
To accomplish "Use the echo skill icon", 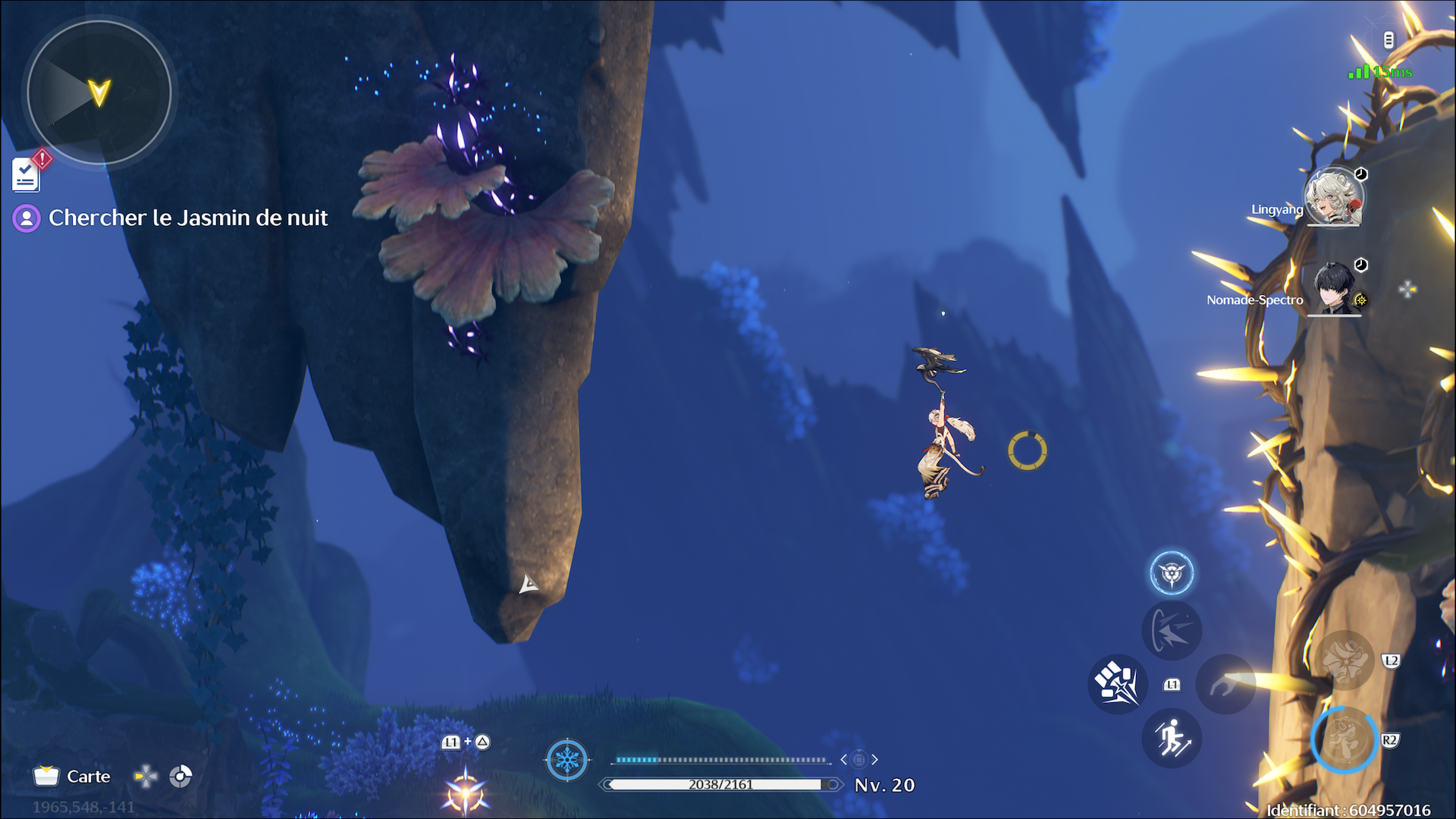I will 1172,631.
